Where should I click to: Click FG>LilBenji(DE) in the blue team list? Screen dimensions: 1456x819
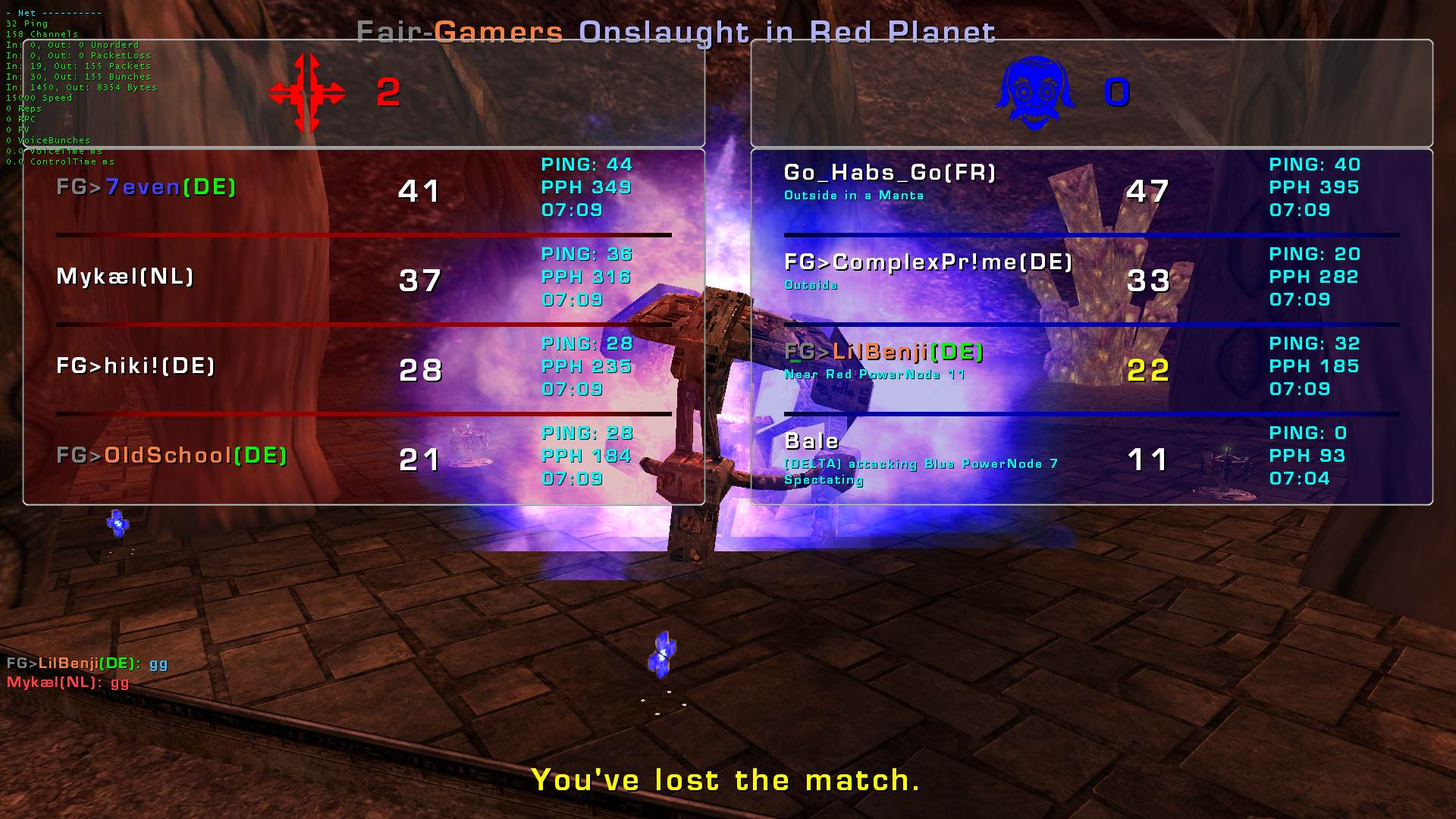(883, 352)
